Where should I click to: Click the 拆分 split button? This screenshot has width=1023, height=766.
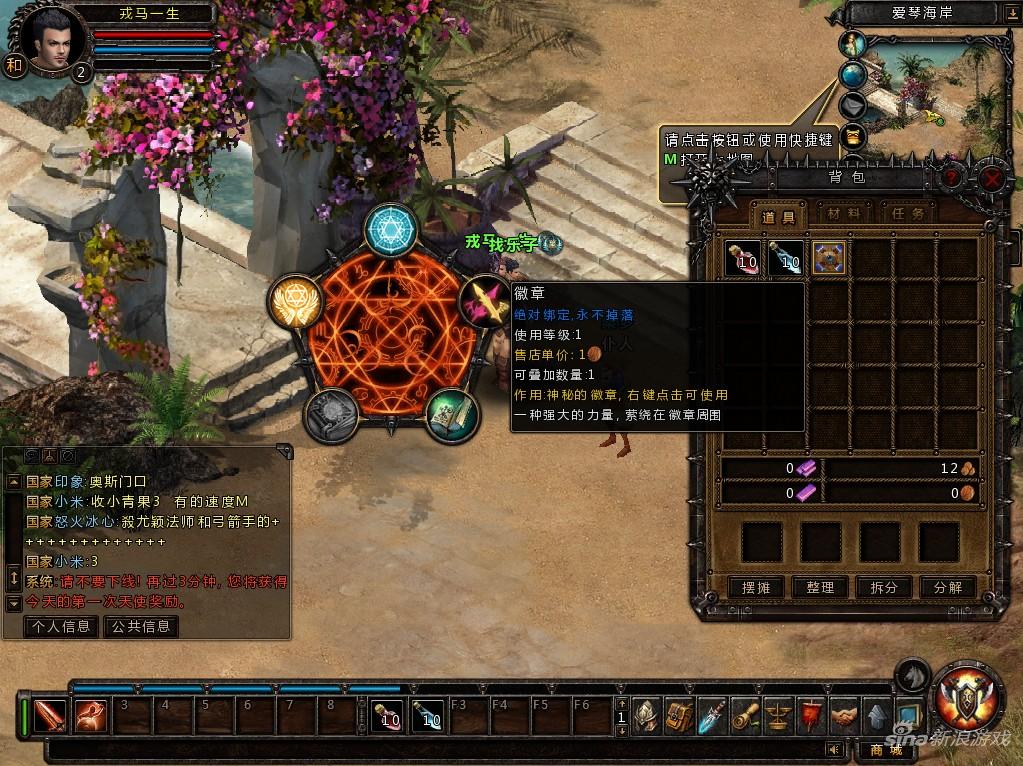tap(883, 587)
